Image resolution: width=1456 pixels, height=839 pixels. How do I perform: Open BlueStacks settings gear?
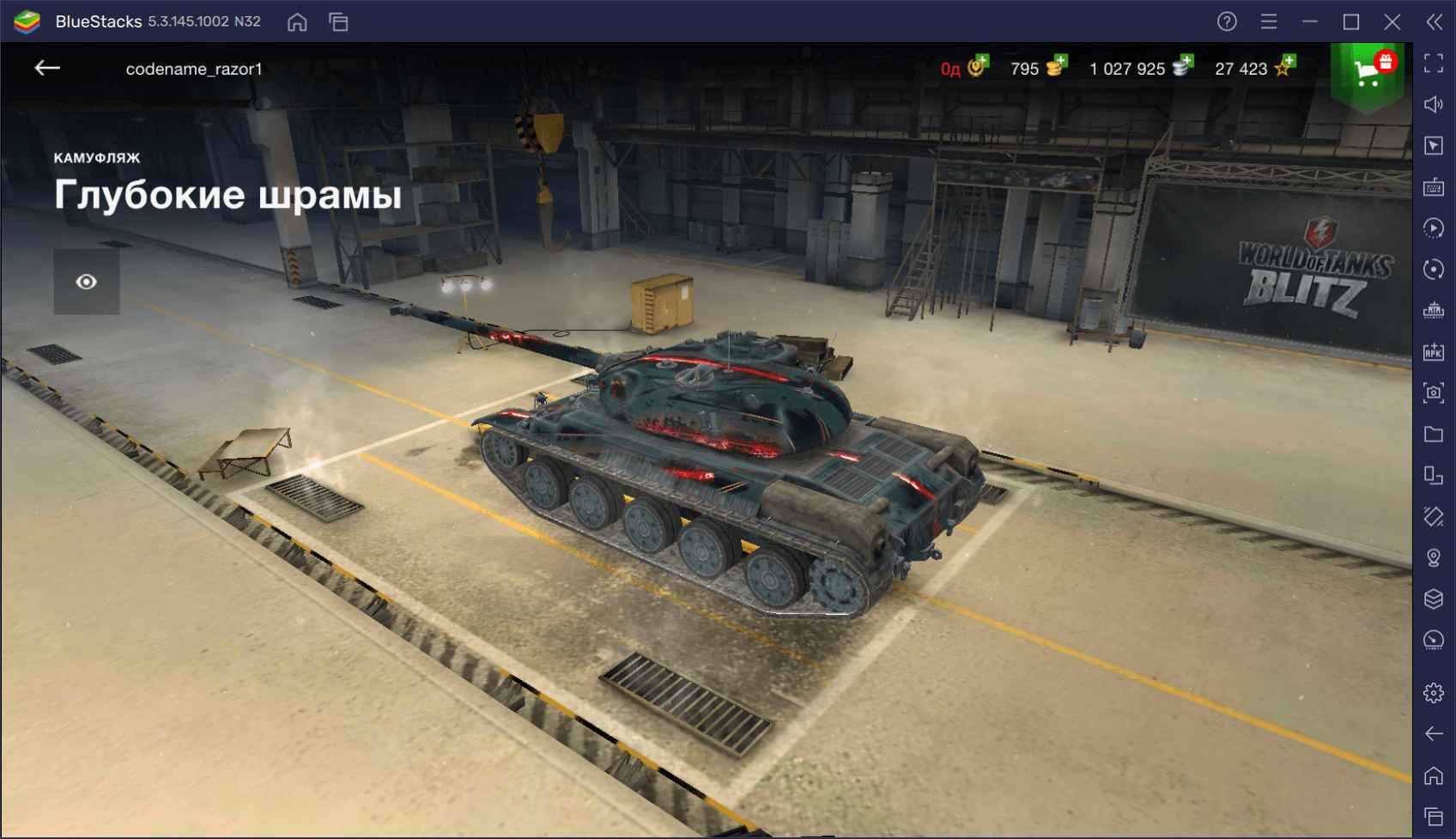point(1434,692)
